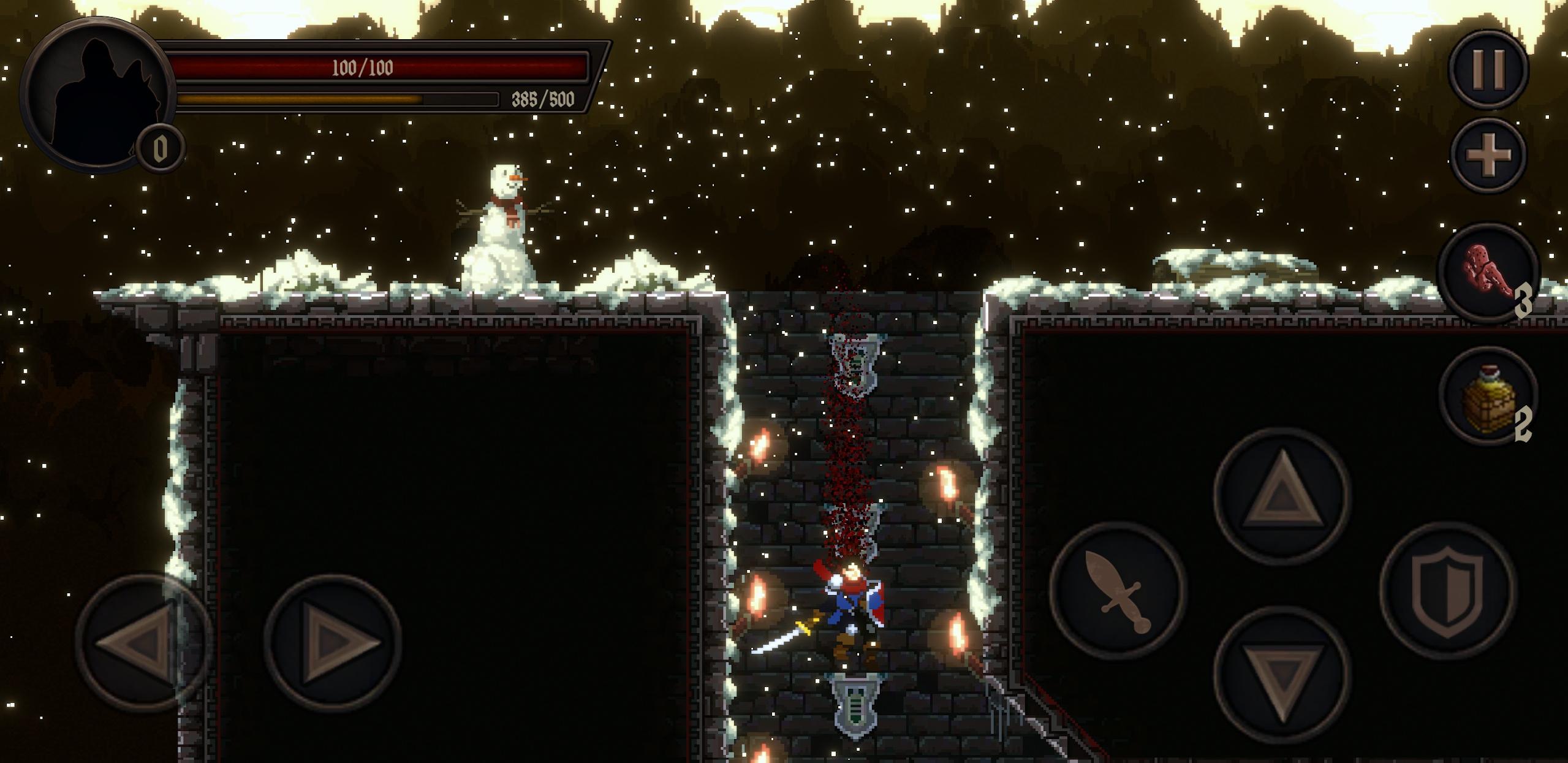1568x763 pixels.
Task: Tap the plus button
Action: [x=1488, y=155]
